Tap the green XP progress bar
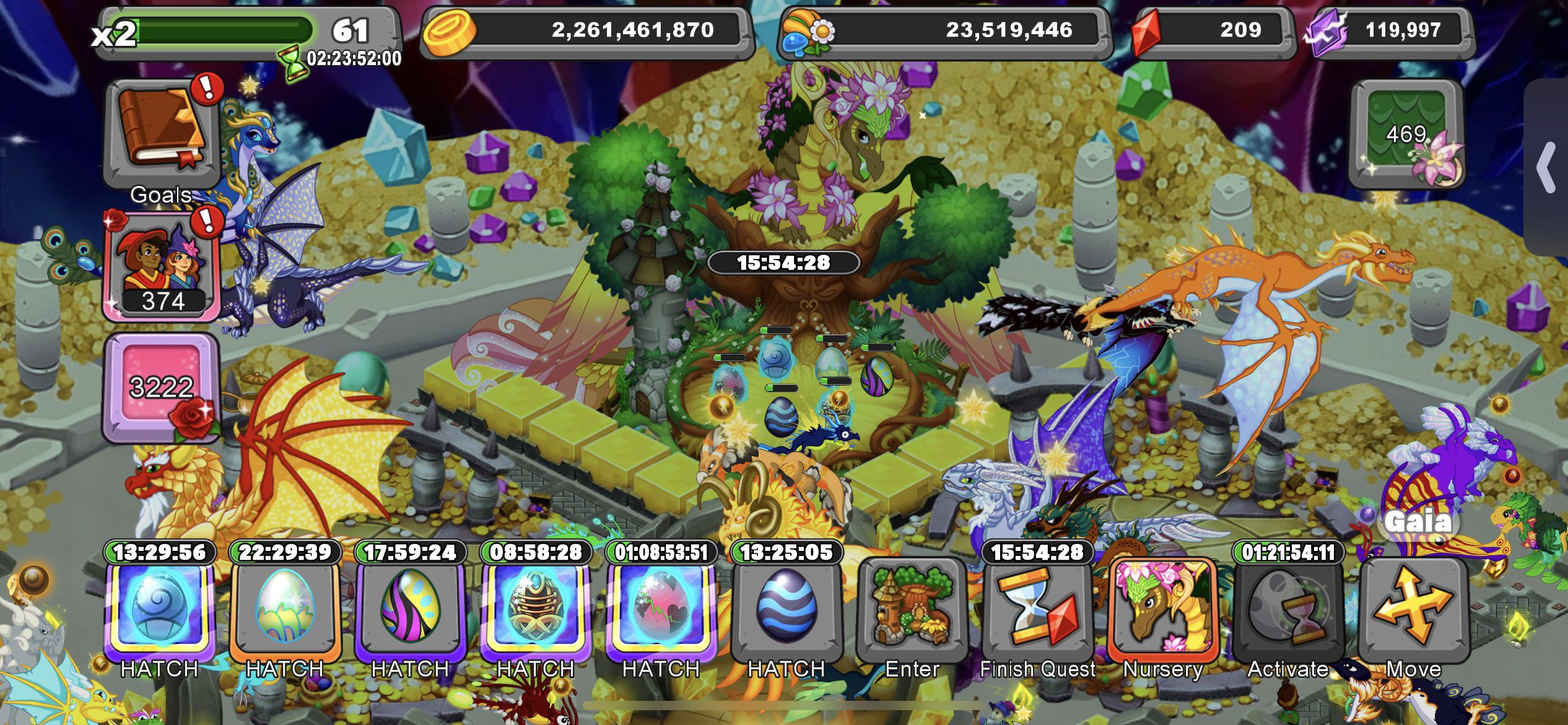 [223, 29]
